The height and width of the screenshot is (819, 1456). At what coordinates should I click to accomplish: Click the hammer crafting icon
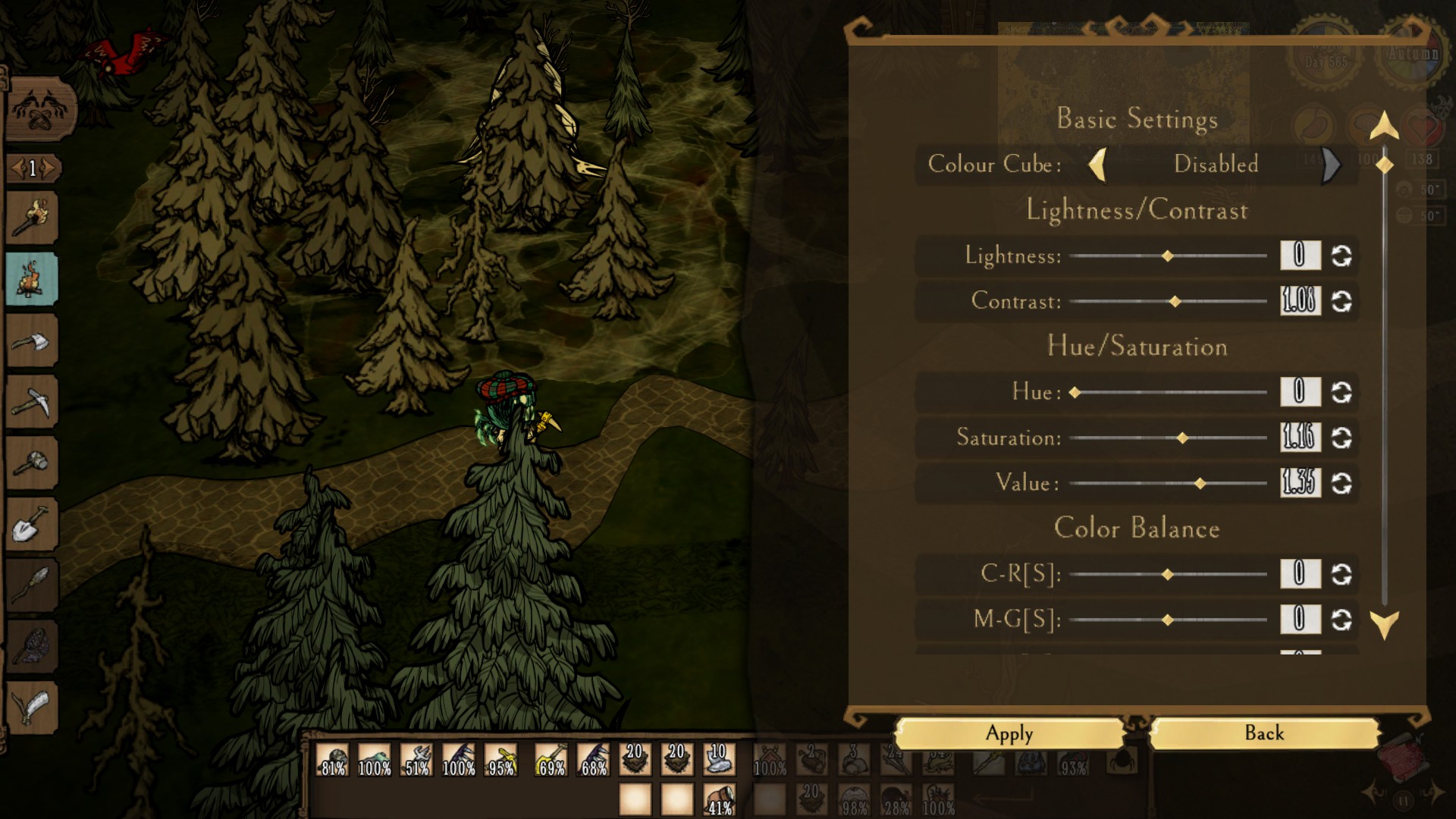coord(30,461)
